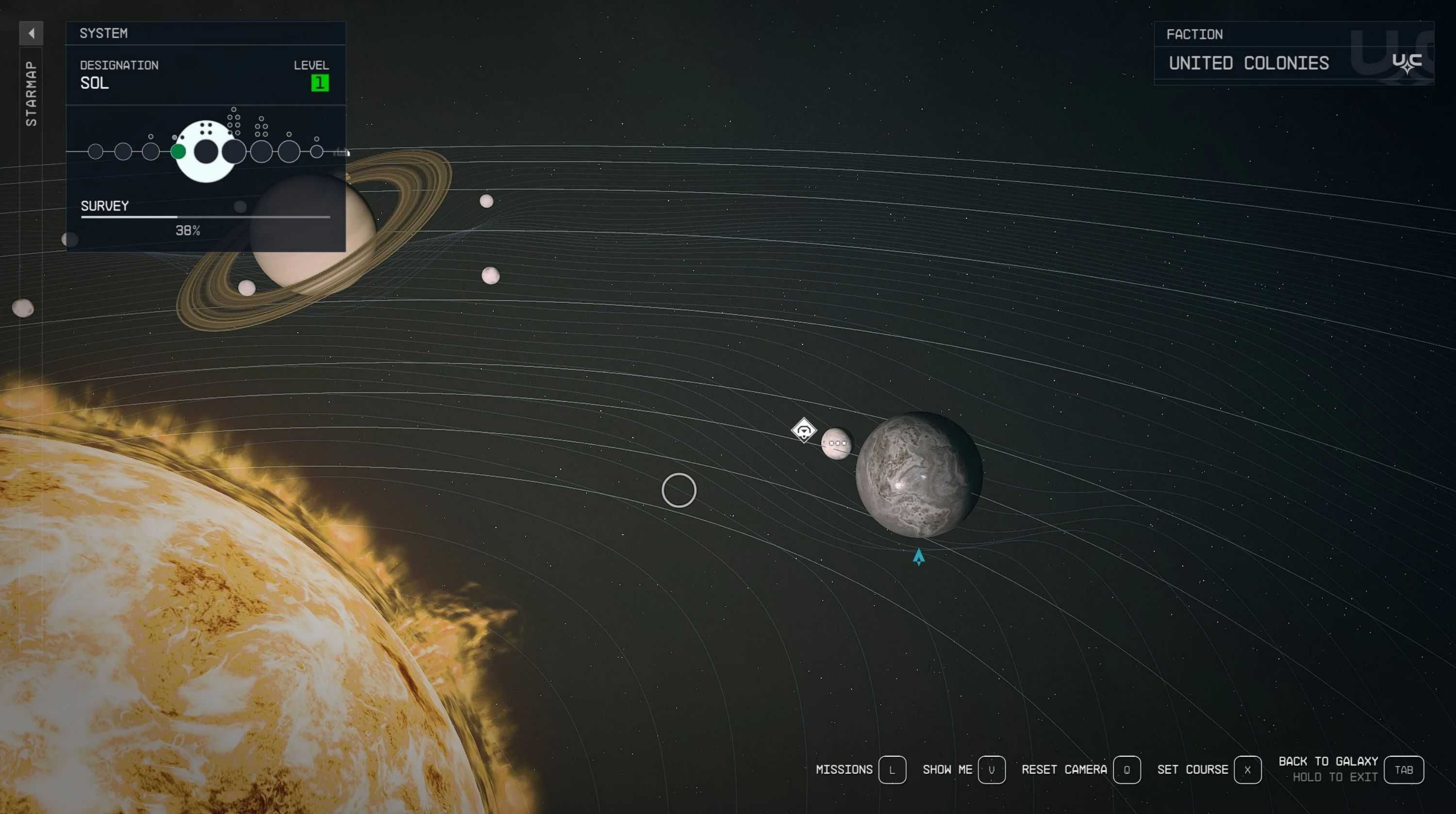Choose the Sun on the system map
The width and height of the screenshot is (1456, 814).
point(198,622)
